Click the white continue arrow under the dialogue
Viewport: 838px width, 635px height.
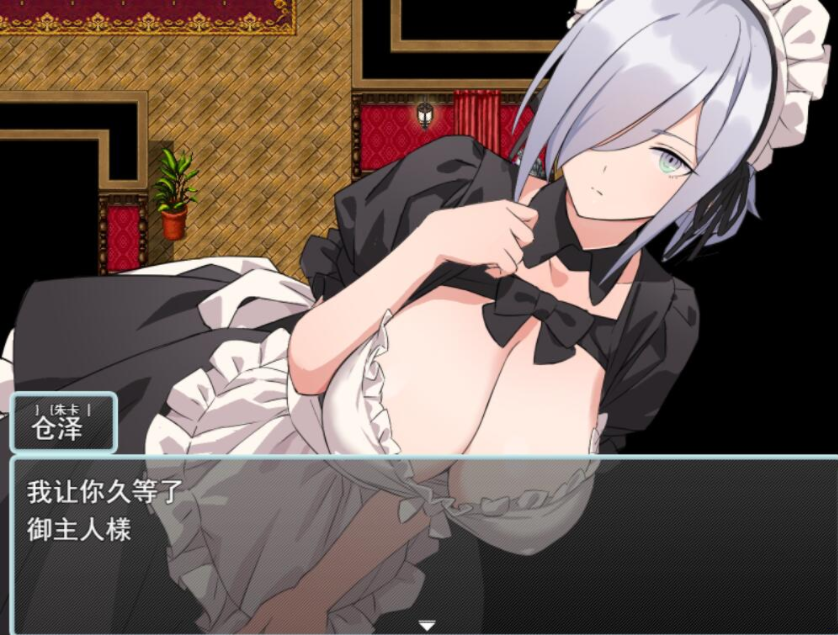(x=427, y=626)
